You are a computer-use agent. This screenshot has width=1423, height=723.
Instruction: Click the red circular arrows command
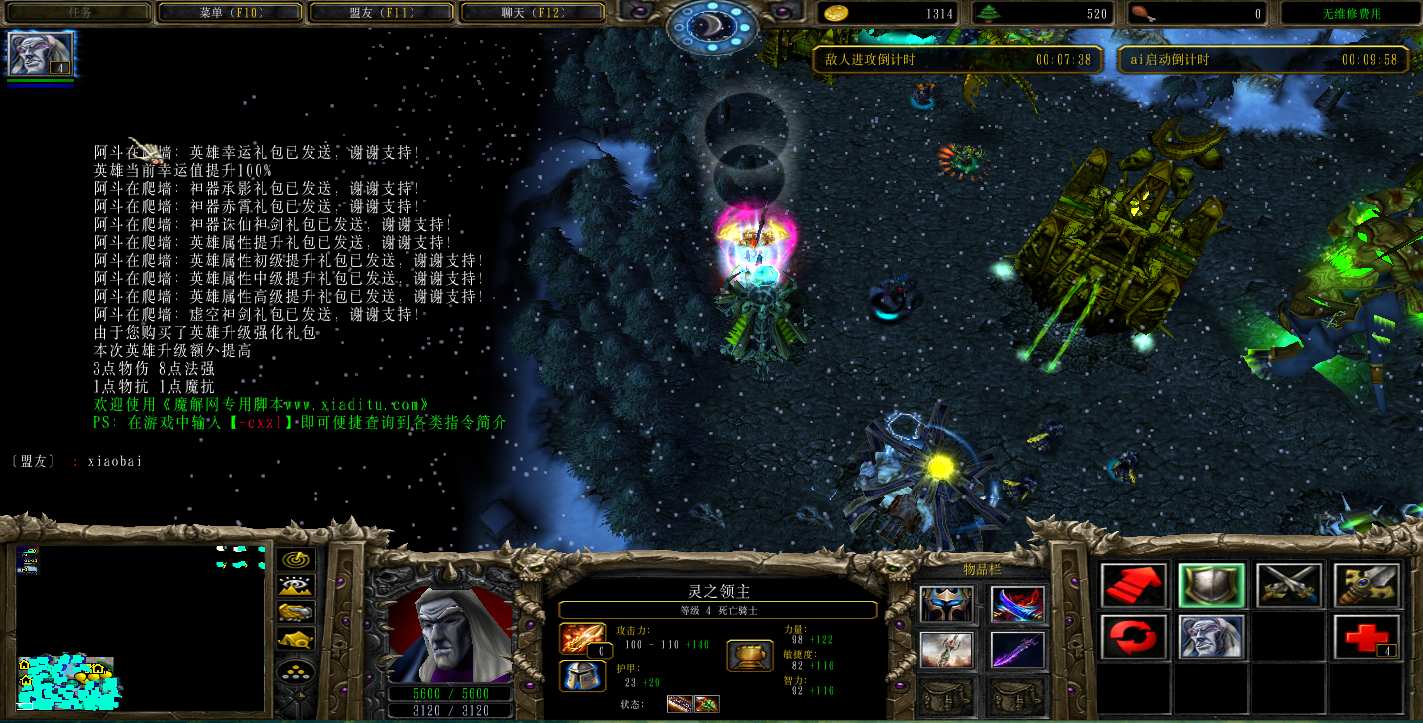(x=1134, y=637)
